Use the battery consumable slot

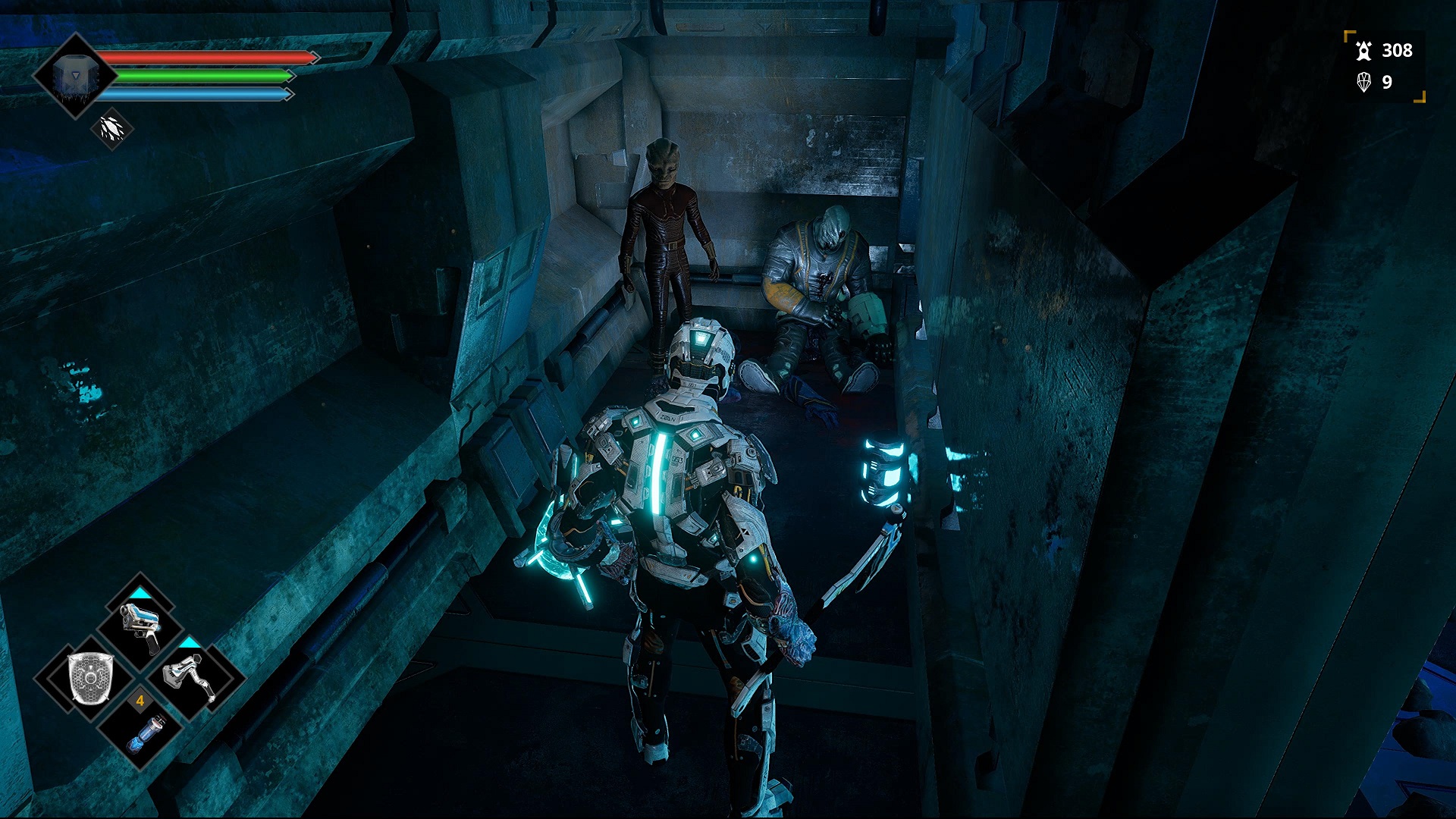(142, 732)
